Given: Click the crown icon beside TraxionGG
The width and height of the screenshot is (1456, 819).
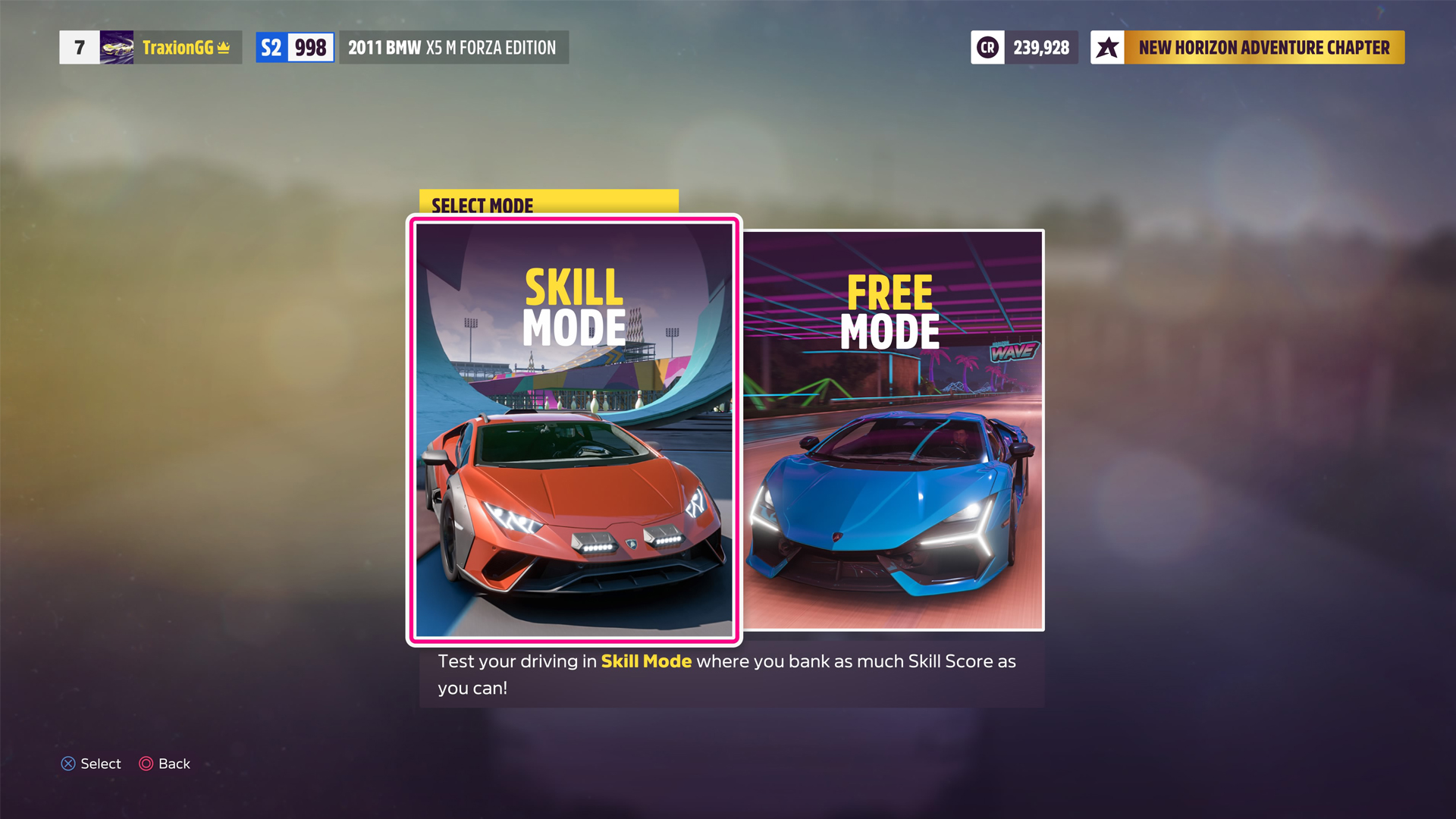Looking at the screenshot, I should (x=224, y=47).
